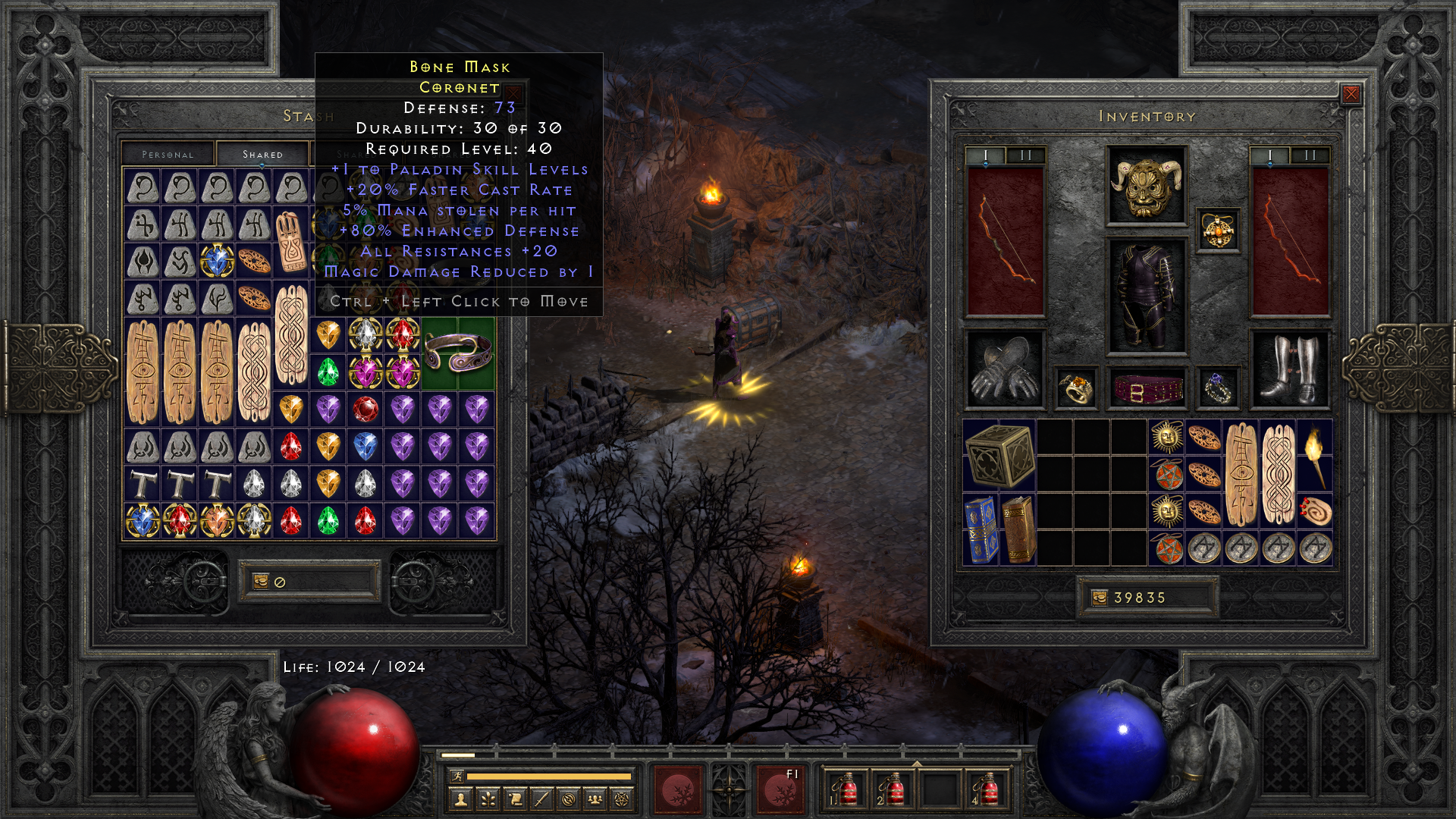Pick up the torch charm in inventory

pos(1315,455)
